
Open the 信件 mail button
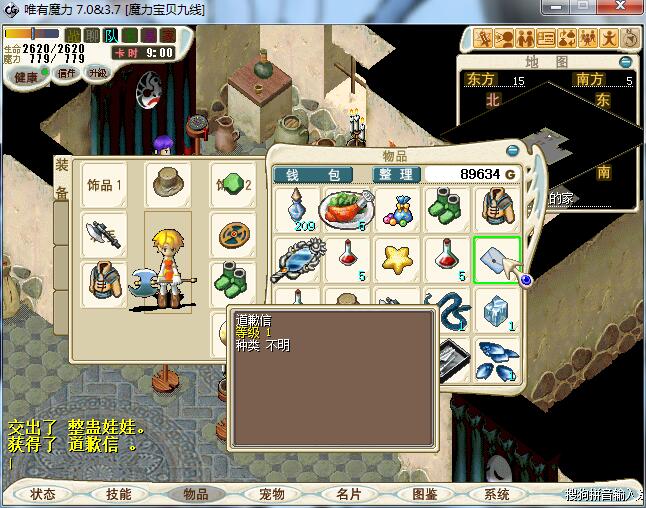[67, 73]
